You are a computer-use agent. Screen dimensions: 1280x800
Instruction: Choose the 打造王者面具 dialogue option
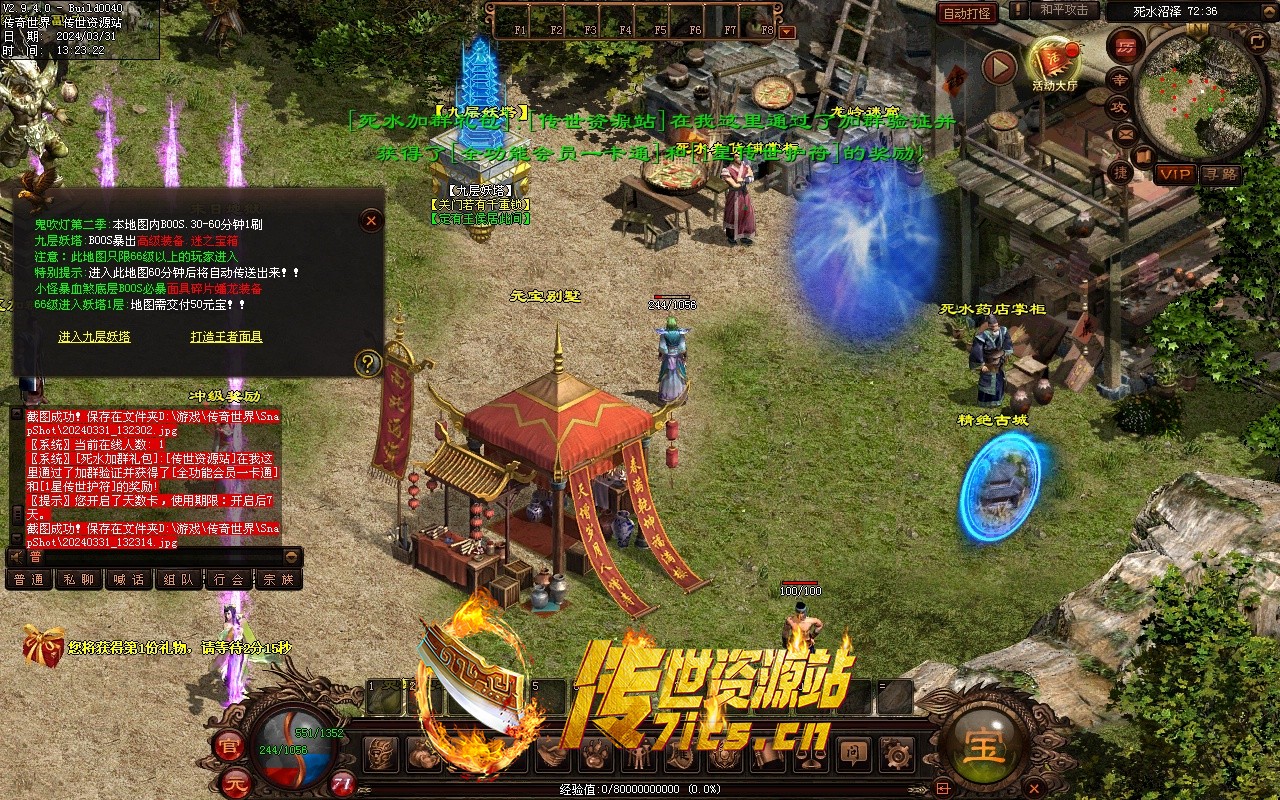tap(226, 337)
